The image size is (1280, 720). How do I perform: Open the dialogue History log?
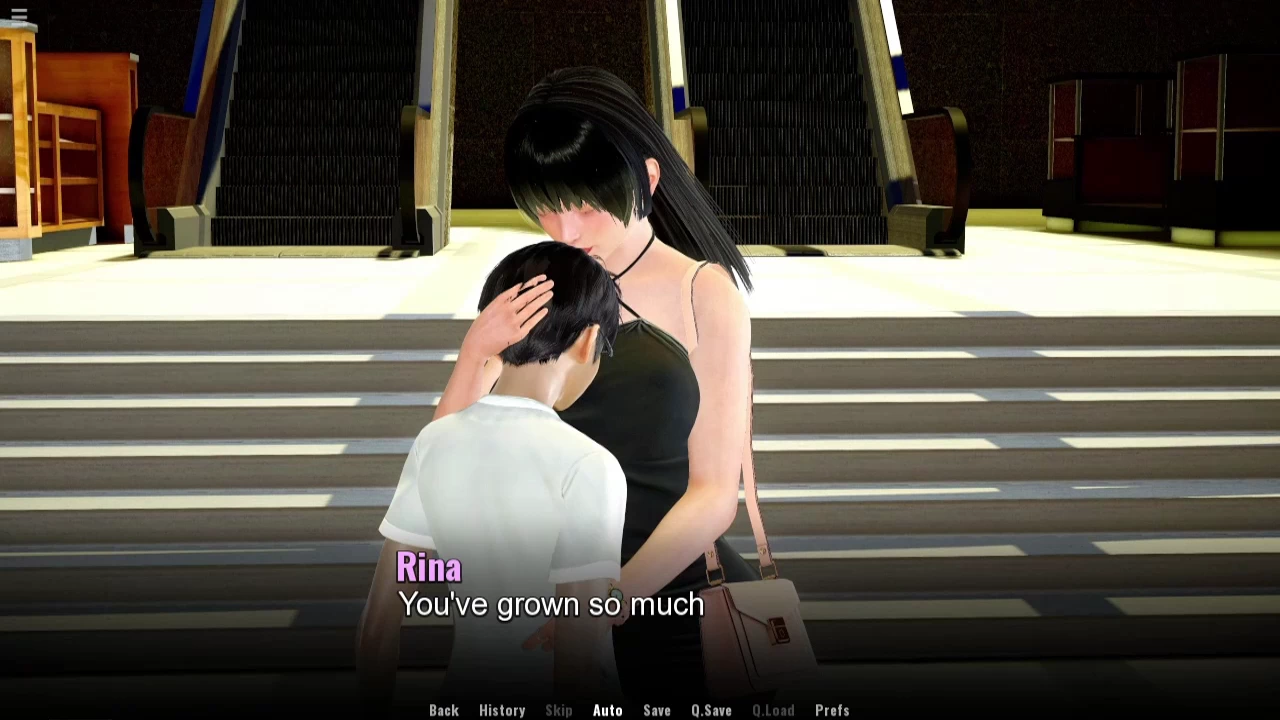point(502,710)
